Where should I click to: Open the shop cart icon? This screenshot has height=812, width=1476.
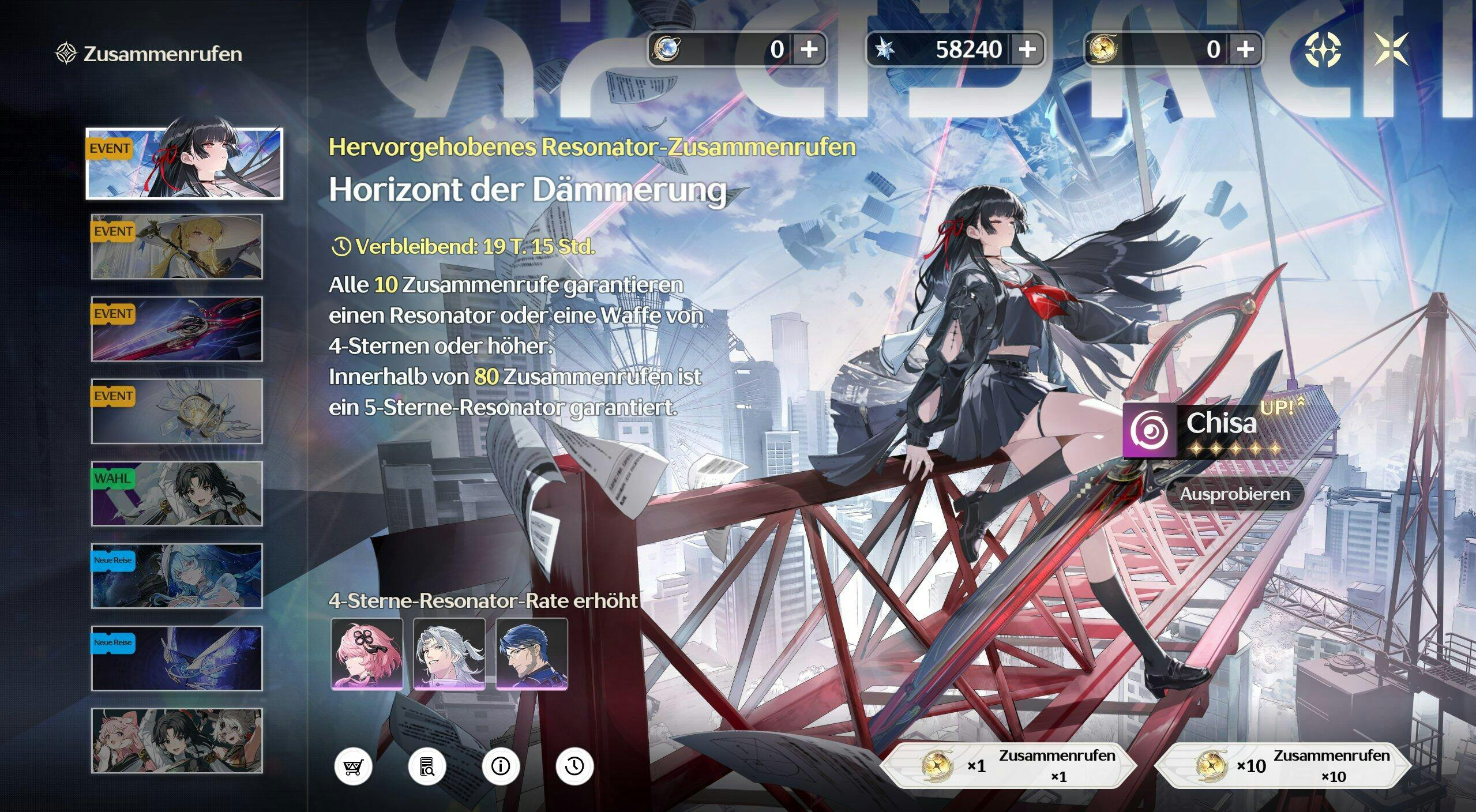[x=353, y=766]
